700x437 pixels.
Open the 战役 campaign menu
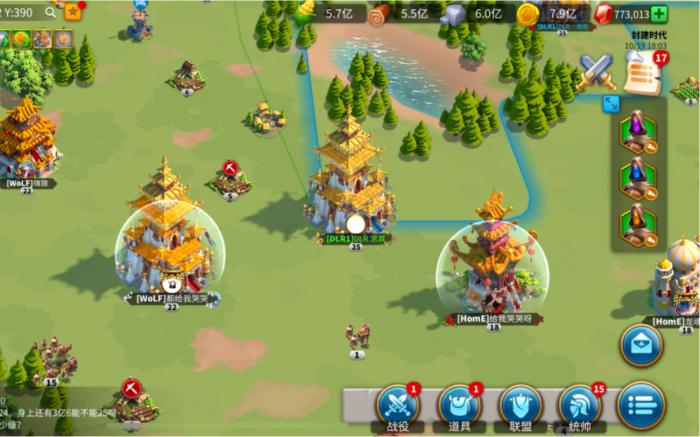(x=396, y=404)
